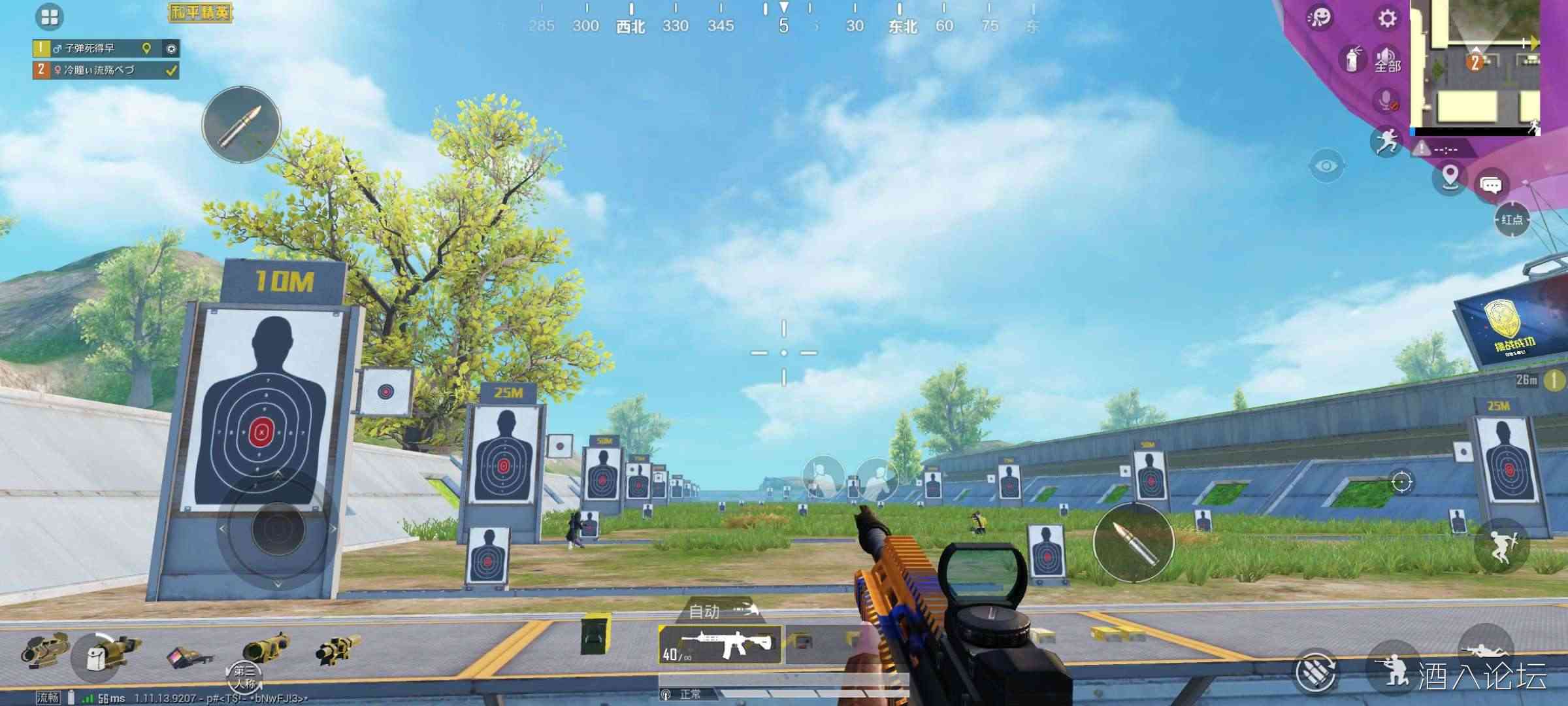Select the M416 rifle weapon slot
The width and height of the screenshot is (1568, 706).
coord(720,645)
